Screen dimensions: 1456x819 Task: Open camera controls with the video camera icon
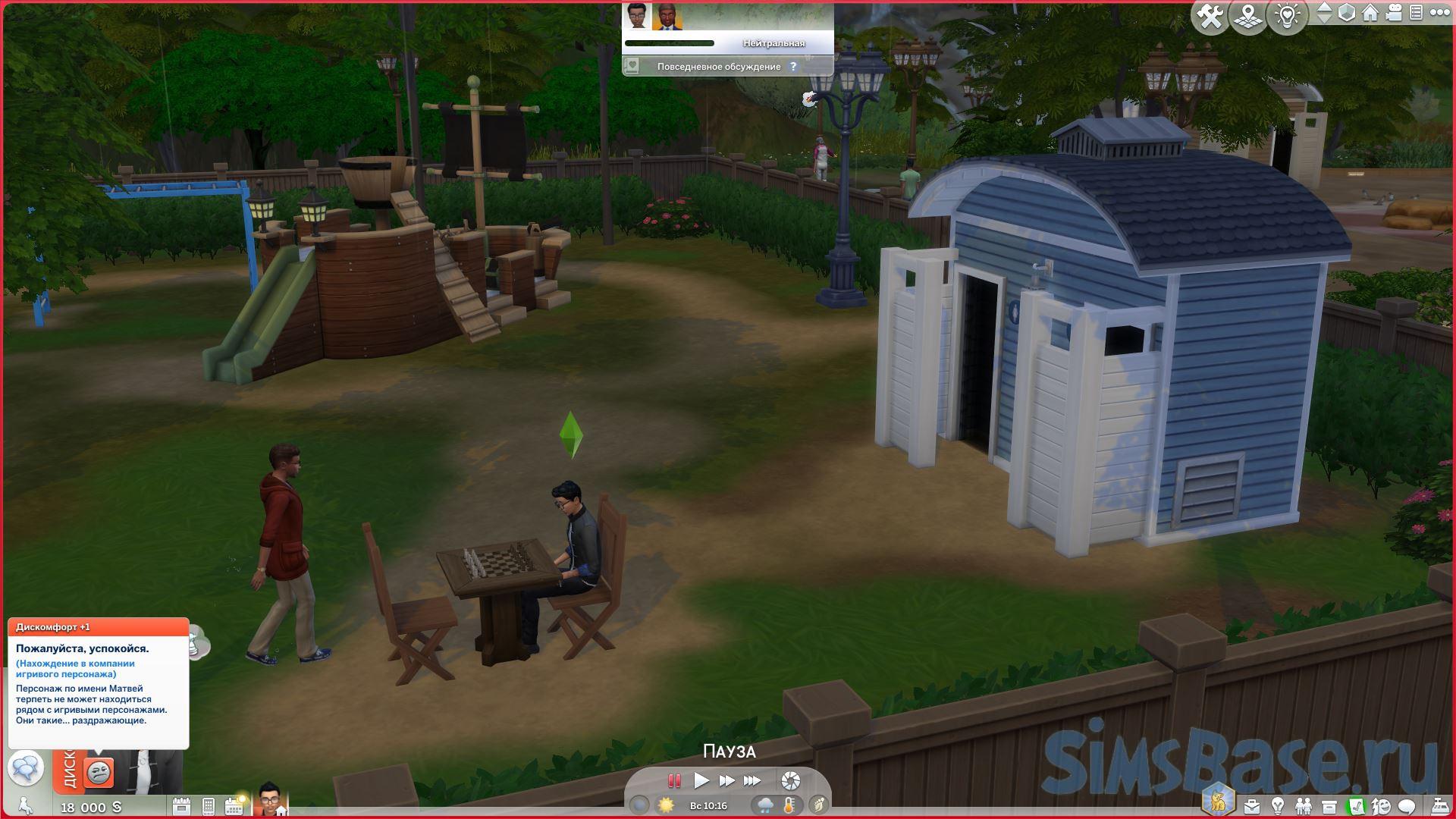[x=1394, y=13]
